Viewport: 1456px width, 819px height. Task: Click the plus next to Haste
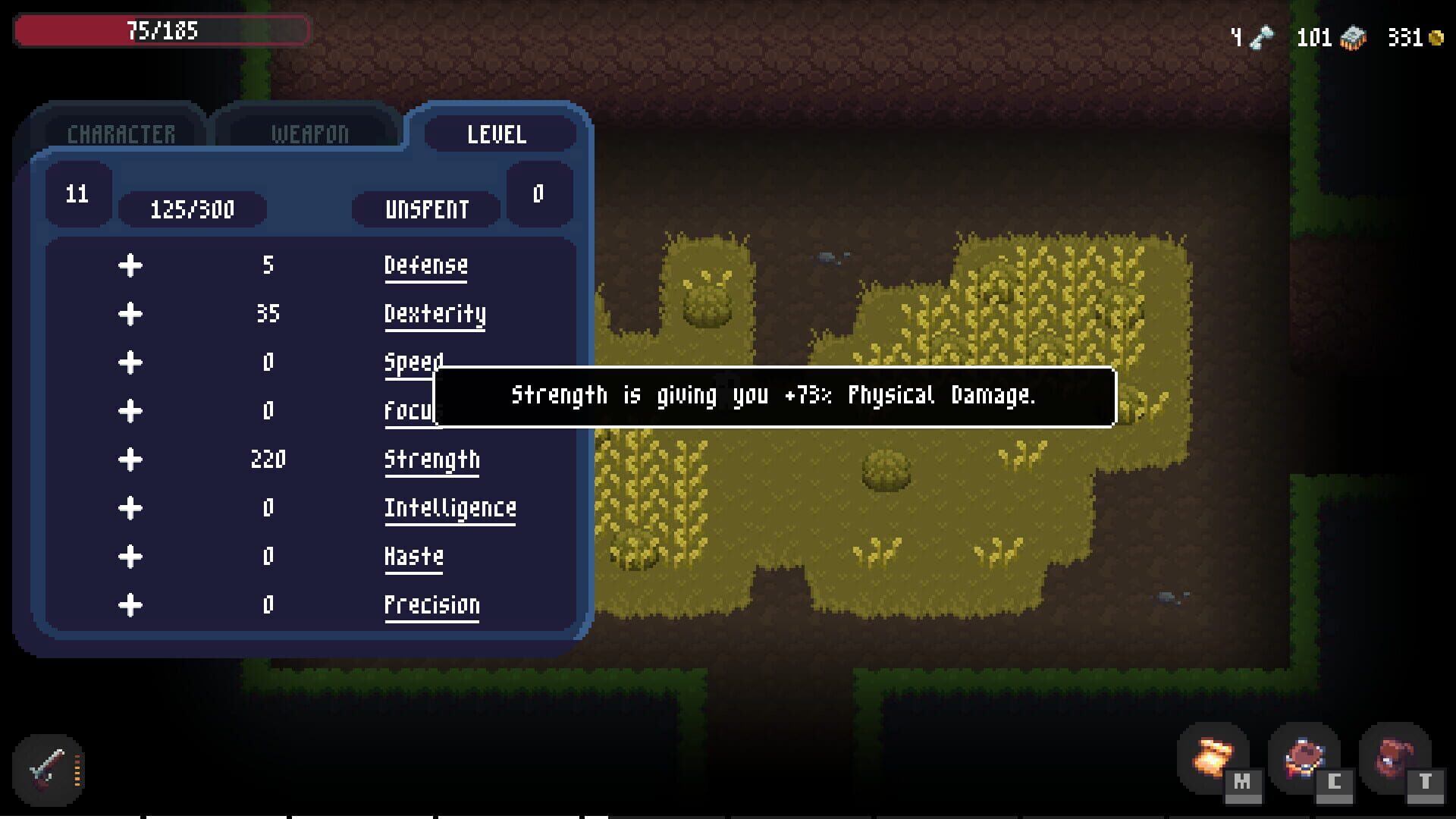coord(130,556)
